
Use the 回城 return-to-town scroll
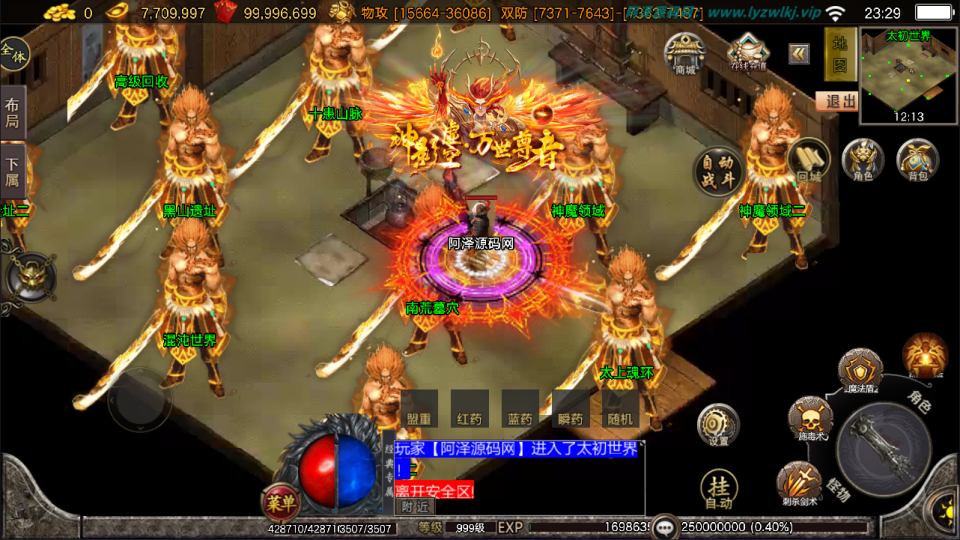808,162
